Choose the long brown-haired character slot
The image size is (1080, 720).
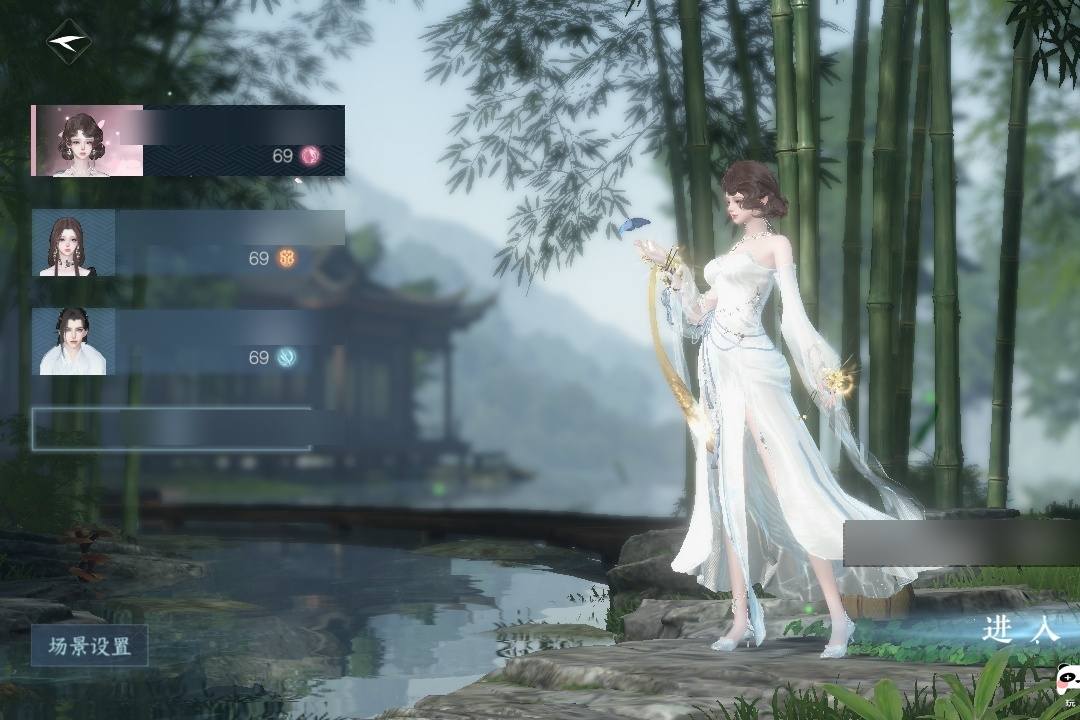[x=188, y=243]
